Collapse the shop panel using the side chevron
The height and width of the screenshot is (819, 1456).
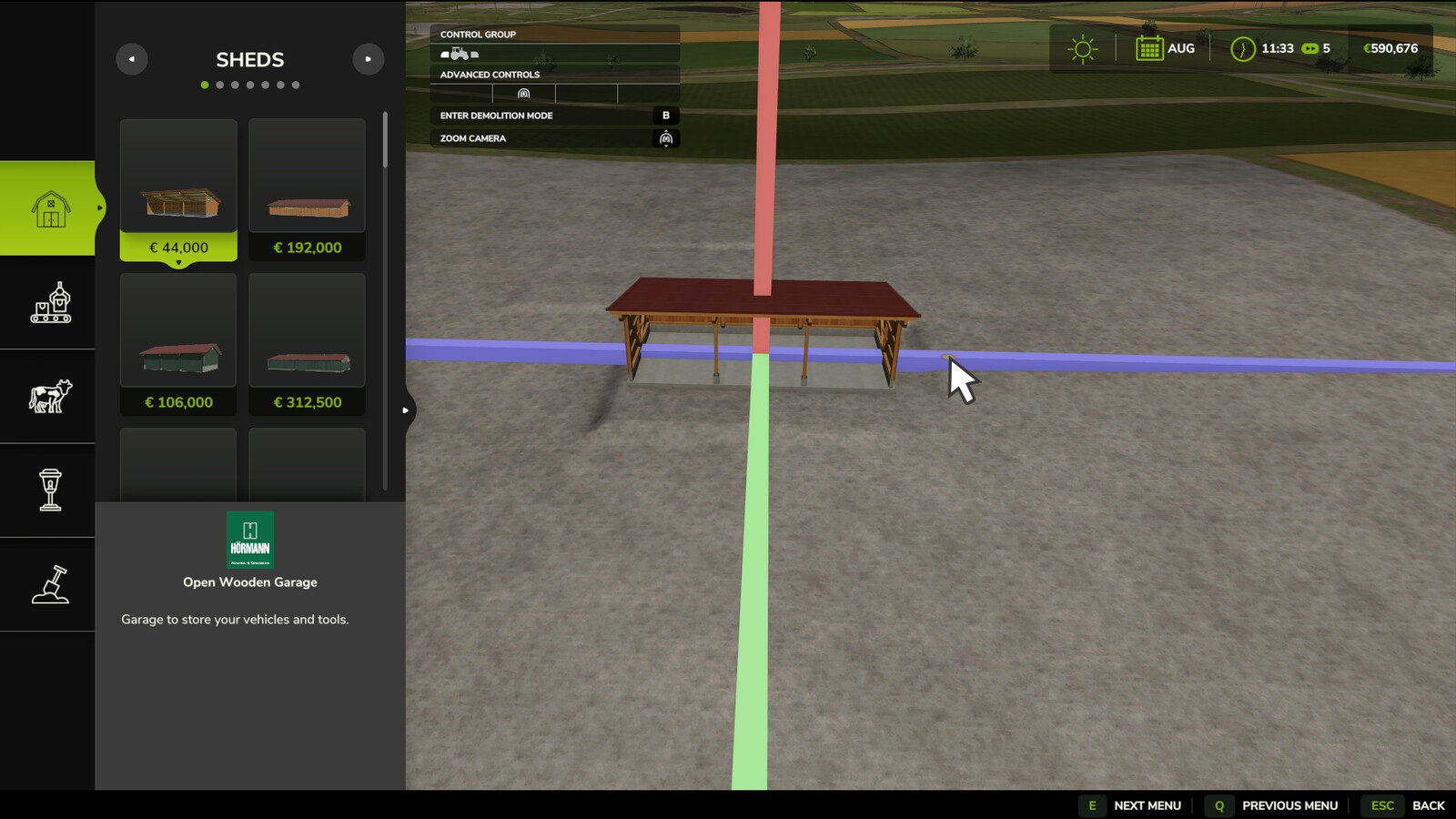point(406,409)
